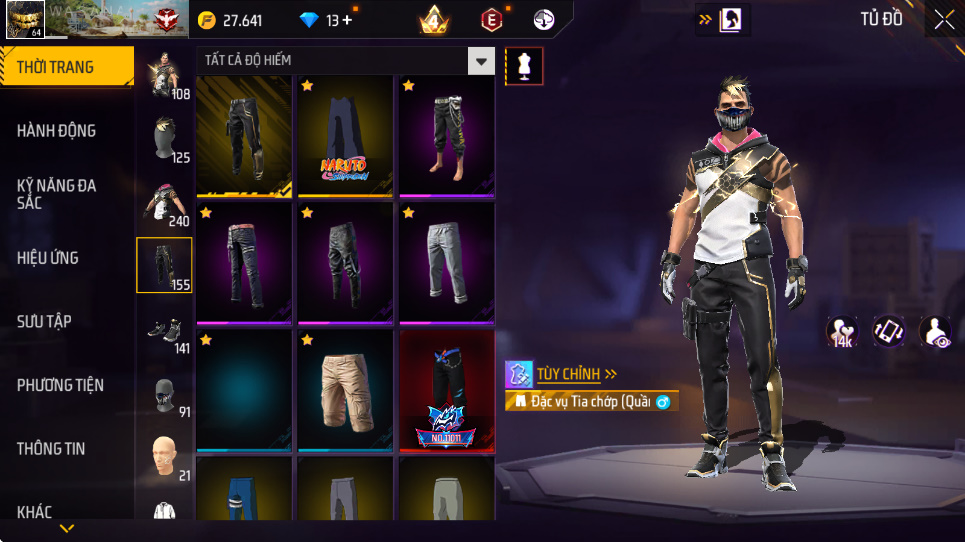The image size is (965, 542).
Task: Click the mannequin outfit preview icon
Action: click(x=525, y=66)
